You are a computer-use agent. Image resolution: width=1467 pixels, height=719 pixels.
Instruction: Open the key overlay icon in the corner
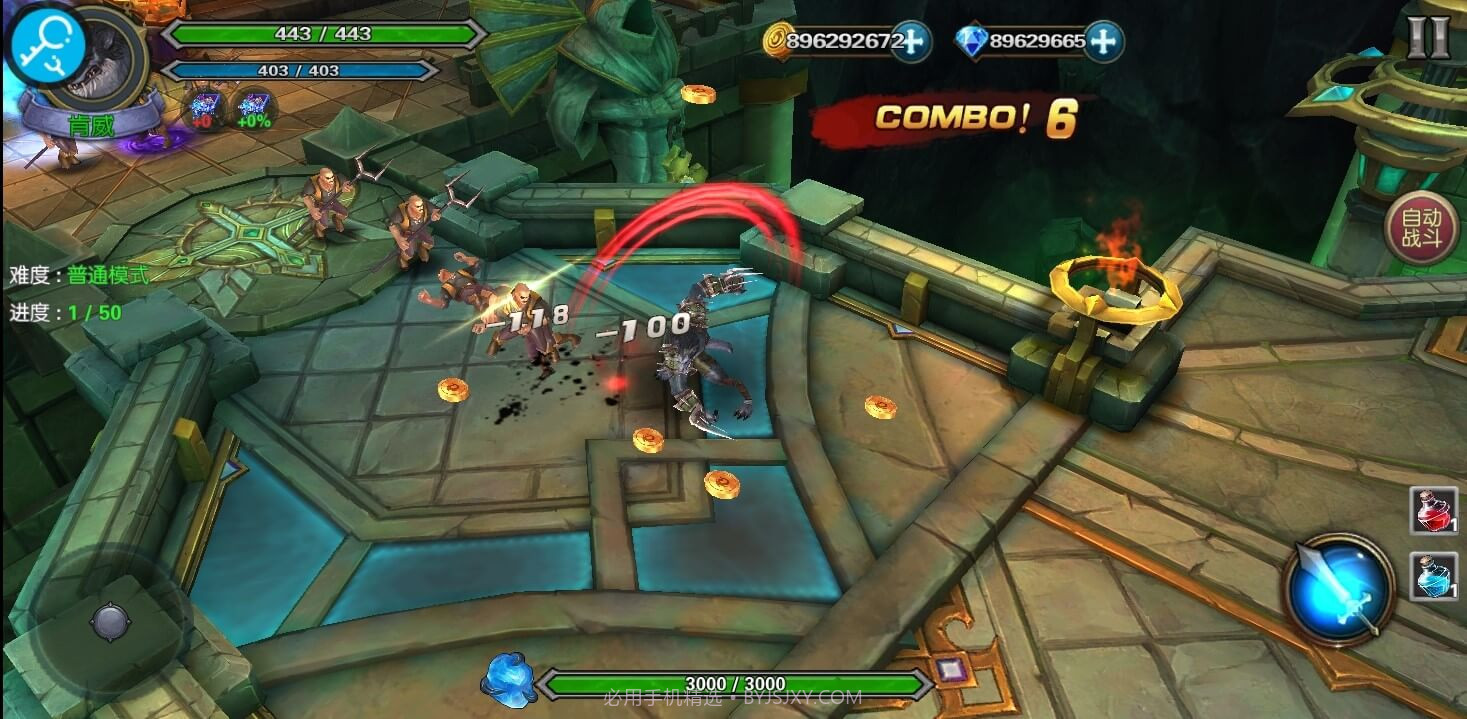click(x=44, y=45)
